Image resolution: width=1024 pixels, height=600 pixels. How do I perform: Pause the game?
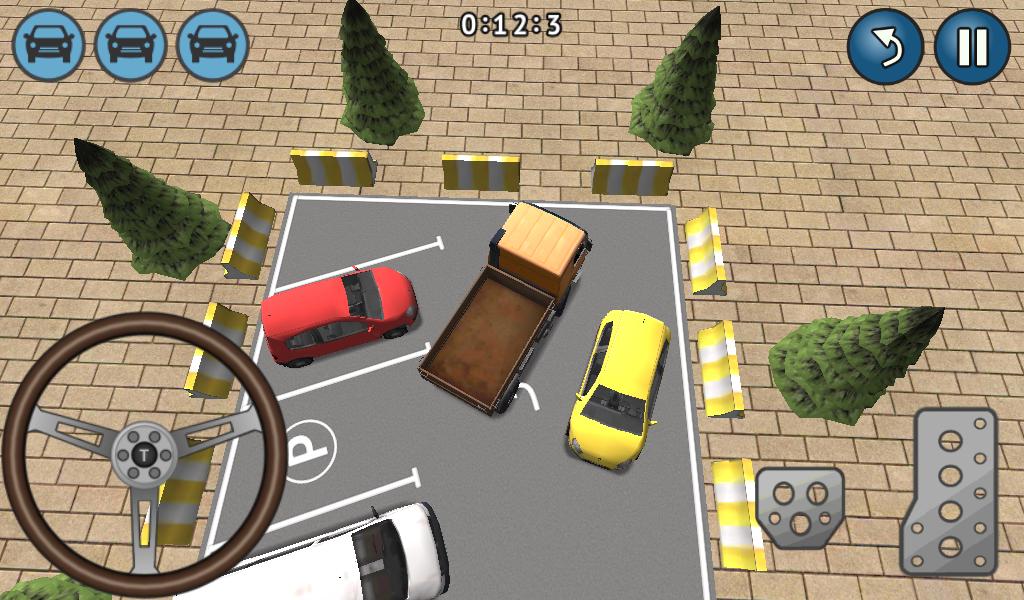(x=972, y=47)
